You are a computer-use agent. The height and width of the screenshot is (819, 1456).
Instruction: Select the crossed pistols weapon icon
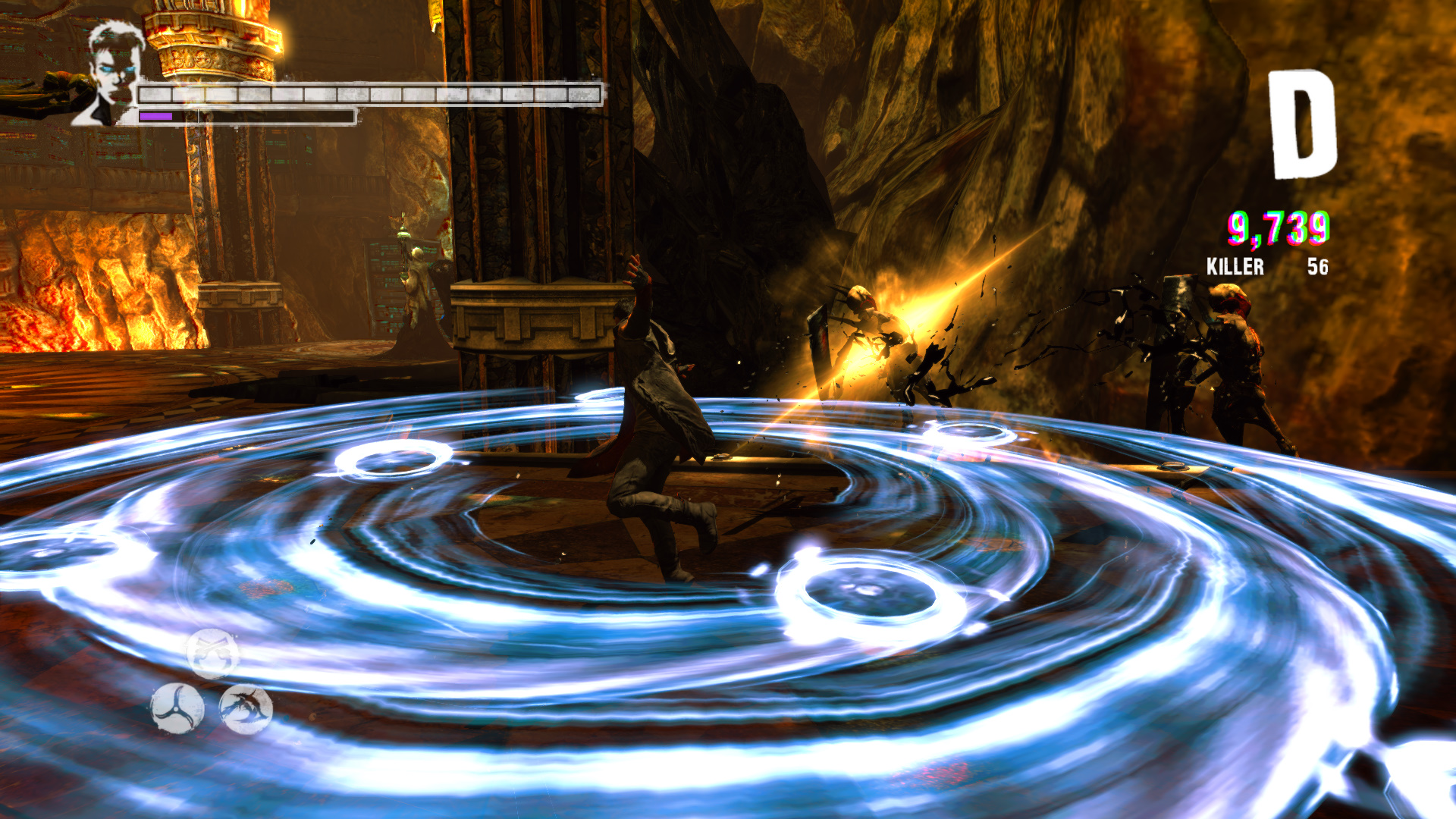tap(212, 653)
